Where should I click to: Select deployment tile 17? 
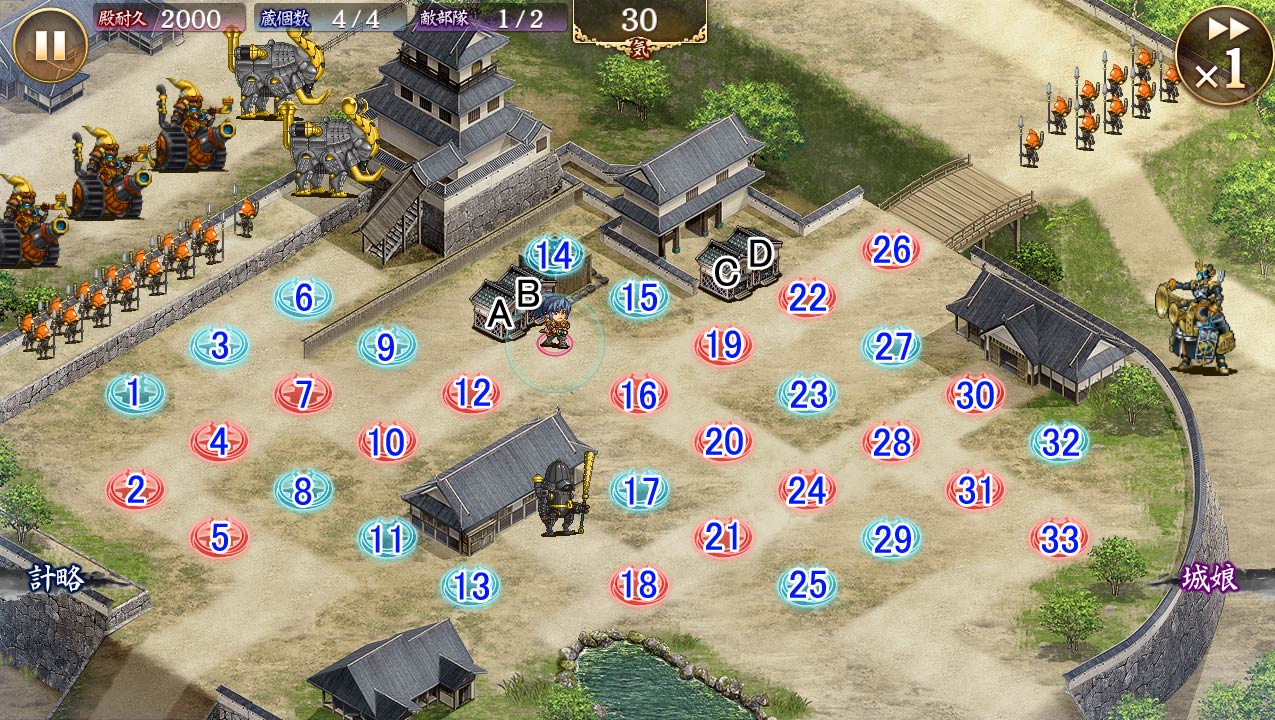click(639, 491)
